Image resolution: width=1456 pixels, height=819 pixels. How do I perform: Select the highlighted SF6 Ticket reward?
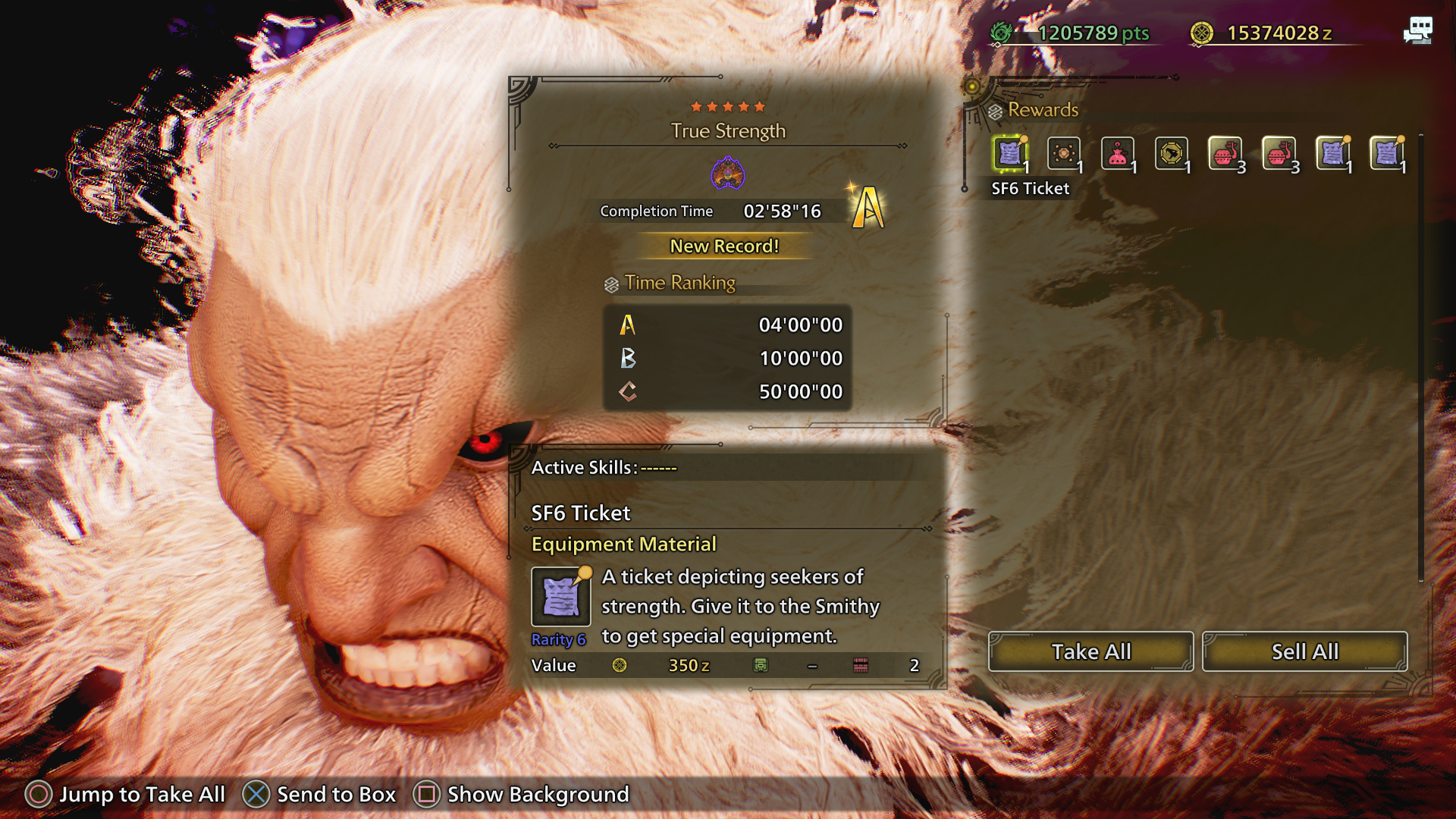(x=1010, y=154)
